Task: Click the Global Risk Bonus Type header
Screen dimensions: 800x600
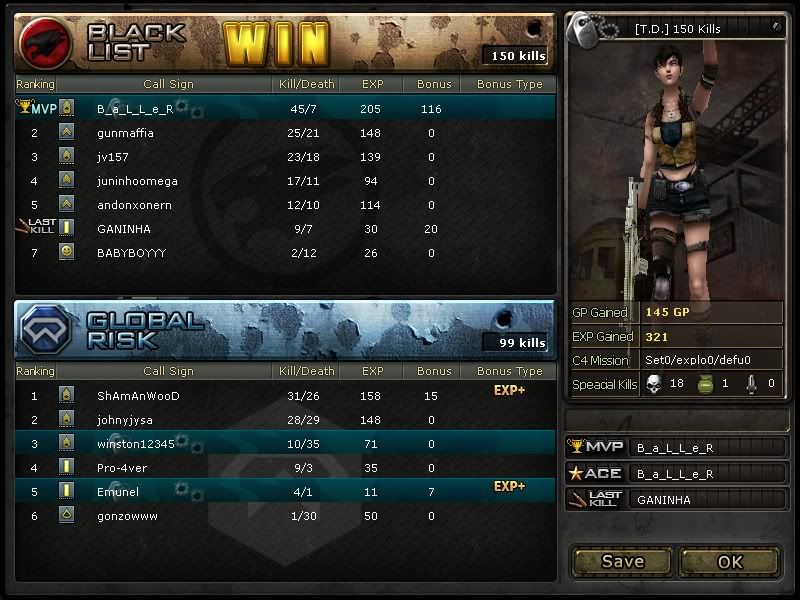Action: point(509,371)
